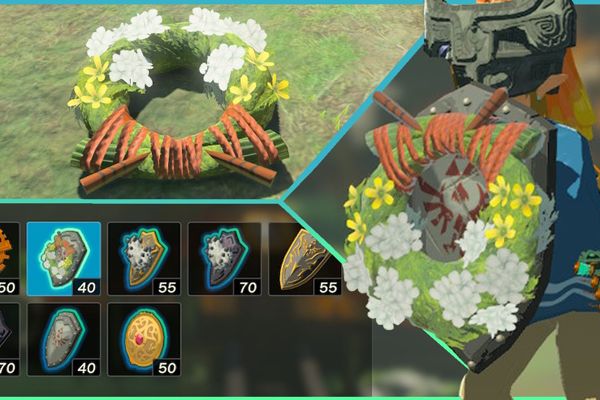This screenshot has width=600, height=400.
Task: Choose the plain grey shield rated 40
Action: 64,338
